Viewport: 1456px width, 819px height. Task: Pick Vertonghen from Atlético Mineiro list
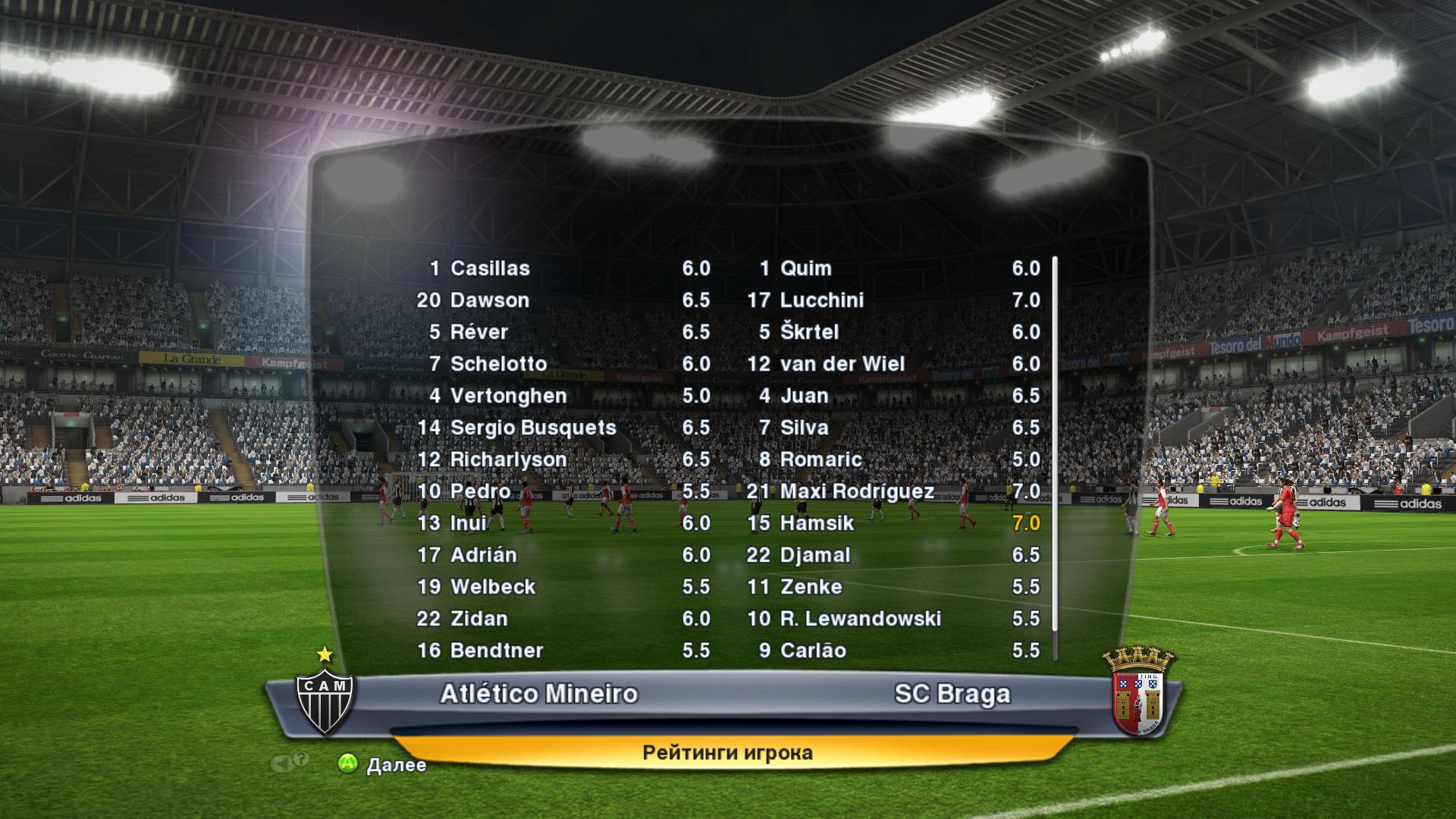click(508, 396)
